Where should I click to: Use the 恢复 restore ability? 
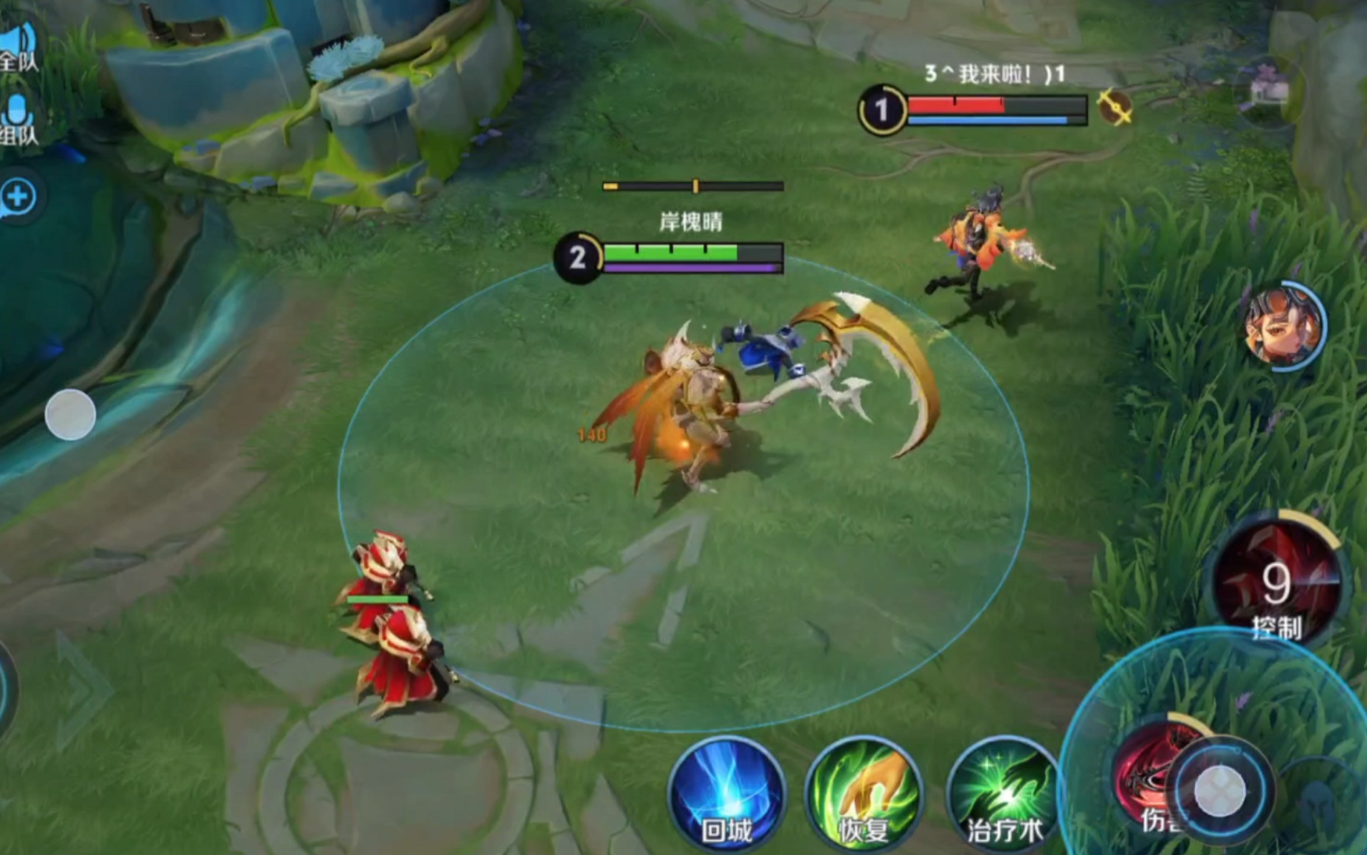click(x=864, y=794)
